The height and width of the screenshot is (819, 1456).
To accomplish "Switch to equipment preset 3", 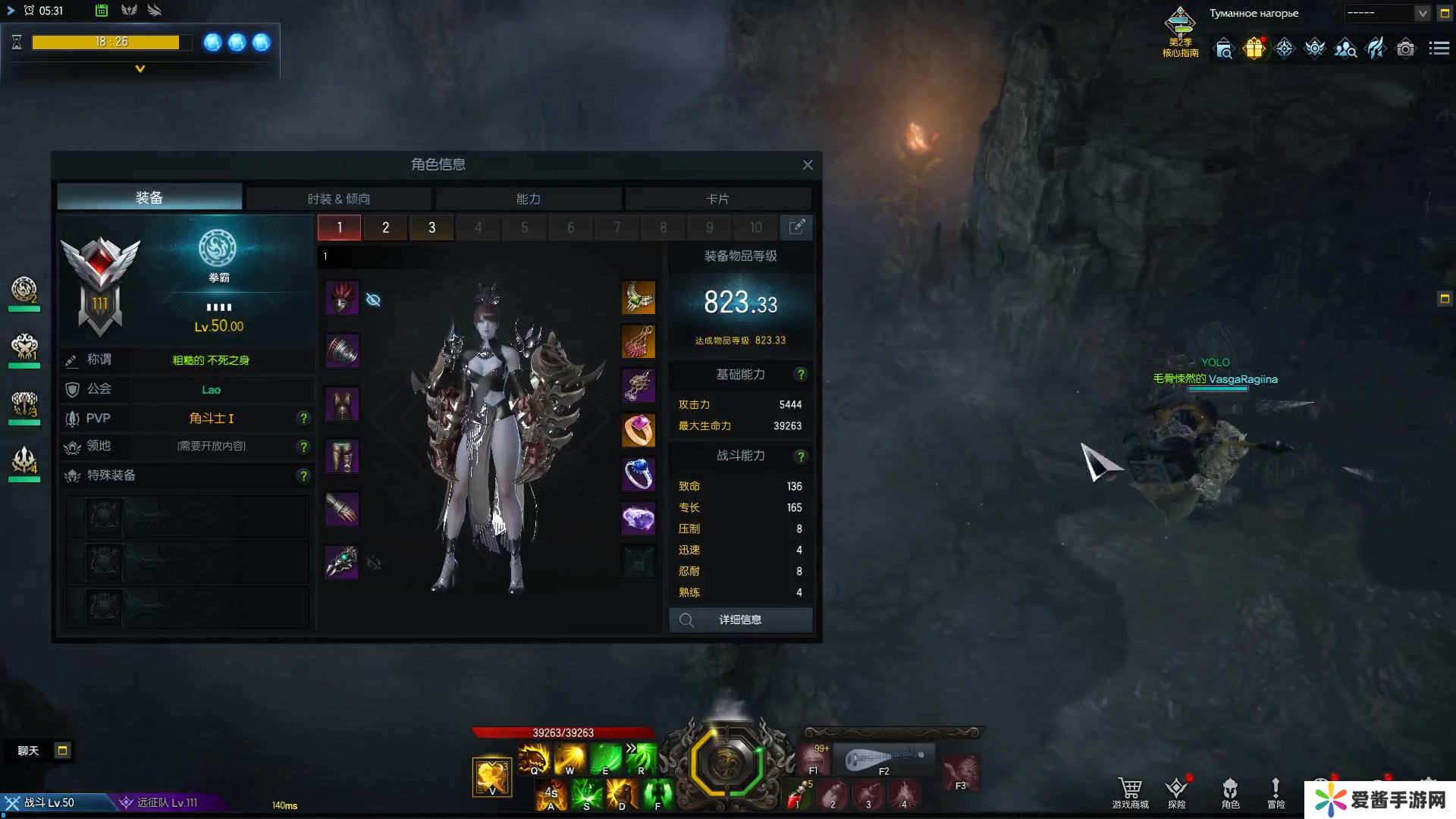I will click(431, 227).
